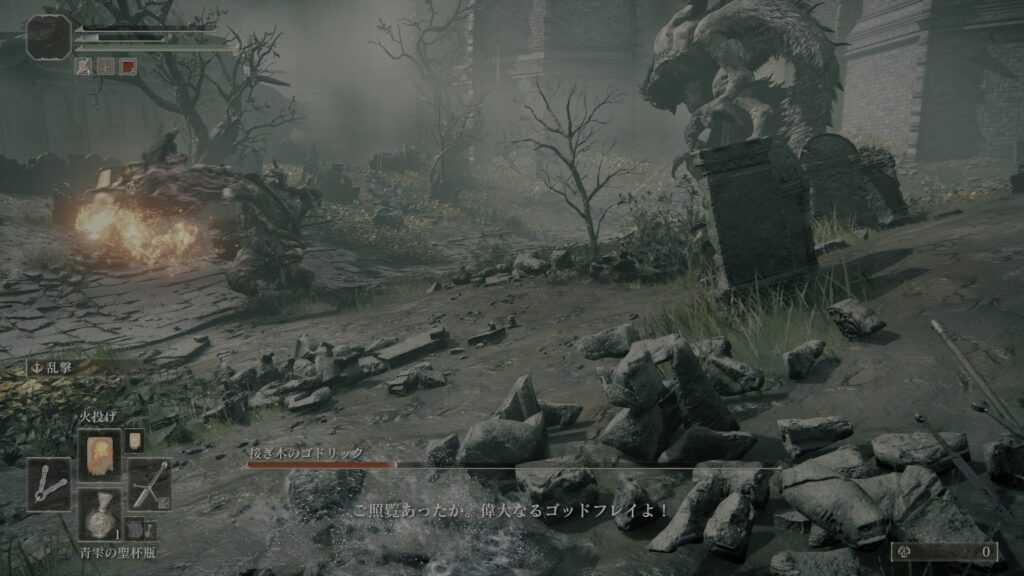Click the octagonal character emblem
The height and width of the screenshot is (576, 1024).
click(x=48, y=37)
